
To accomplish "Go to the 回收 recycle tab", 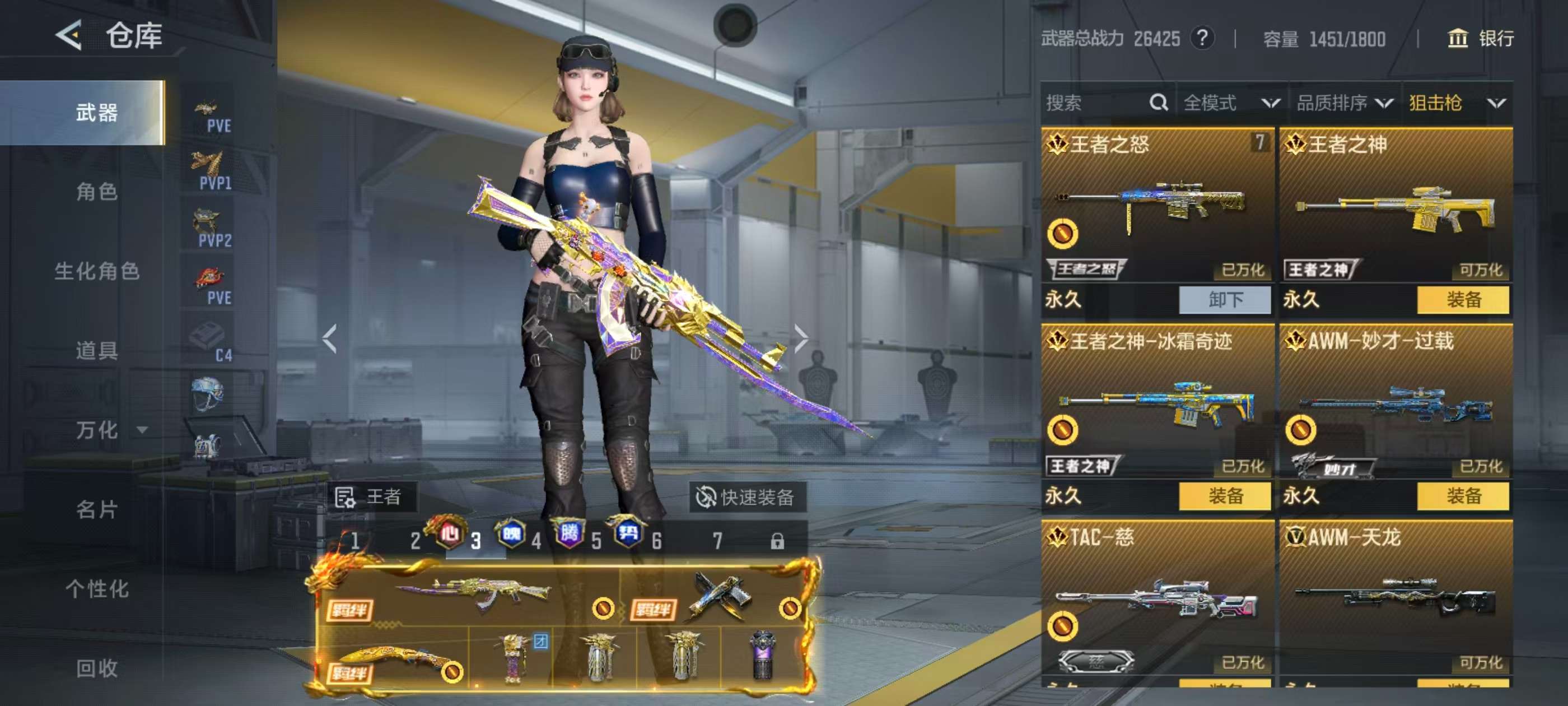I will tap(96, 668).
